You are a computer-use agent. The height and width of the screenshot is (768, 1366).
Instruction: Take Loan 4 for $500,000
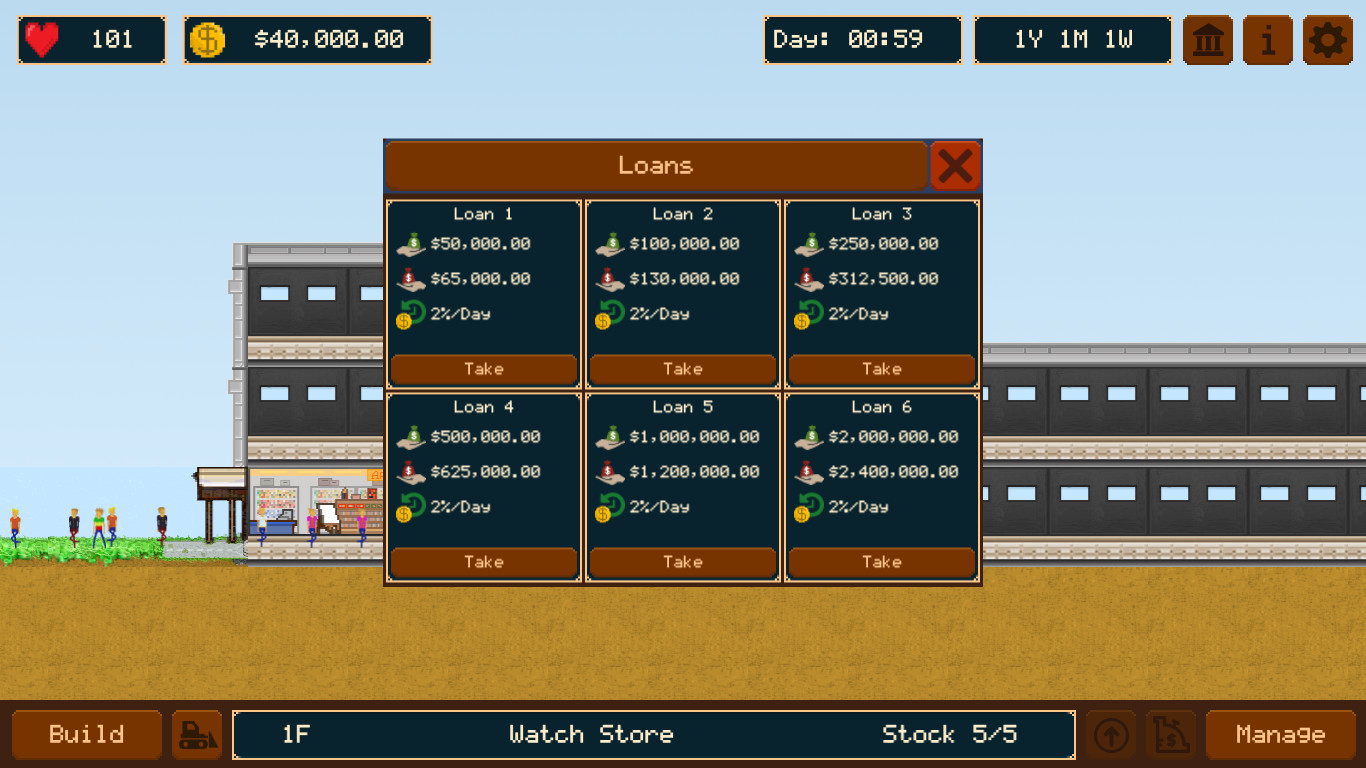pos(483,562)
